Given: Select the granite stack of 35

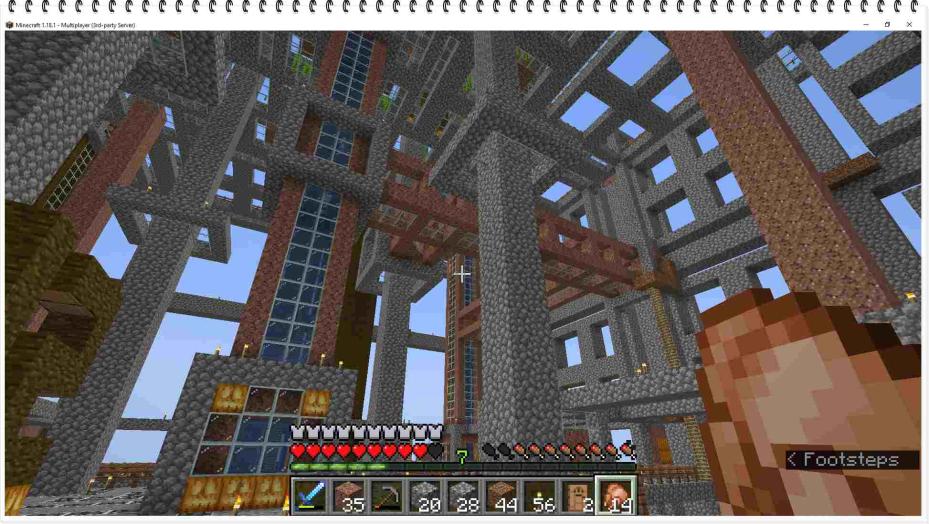Looking at the screenshot, I should coord(347,496).
